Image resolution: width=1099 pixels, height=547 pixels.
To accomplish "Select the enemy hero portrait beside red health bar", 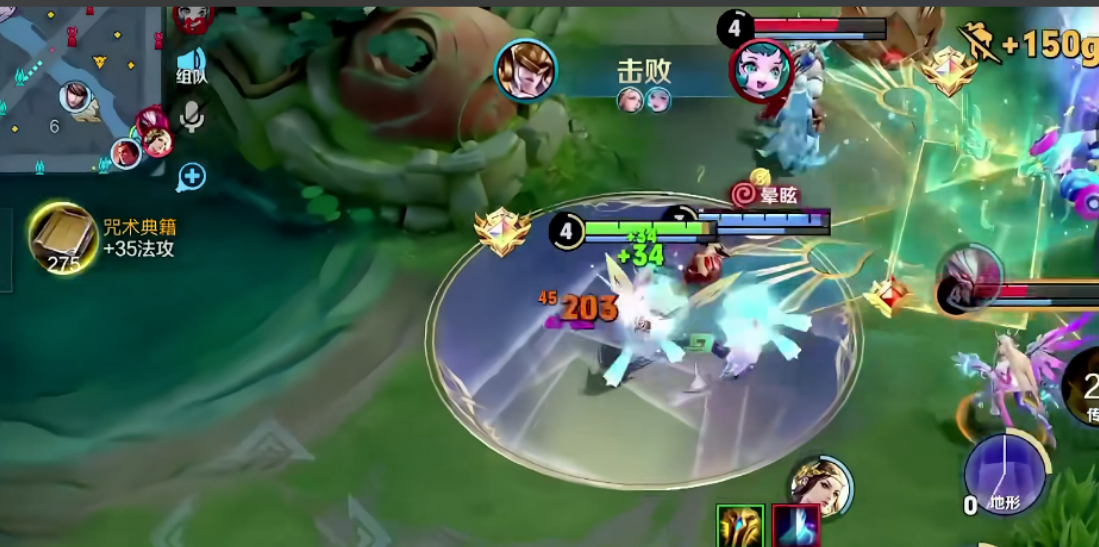I will click(968, 281).
